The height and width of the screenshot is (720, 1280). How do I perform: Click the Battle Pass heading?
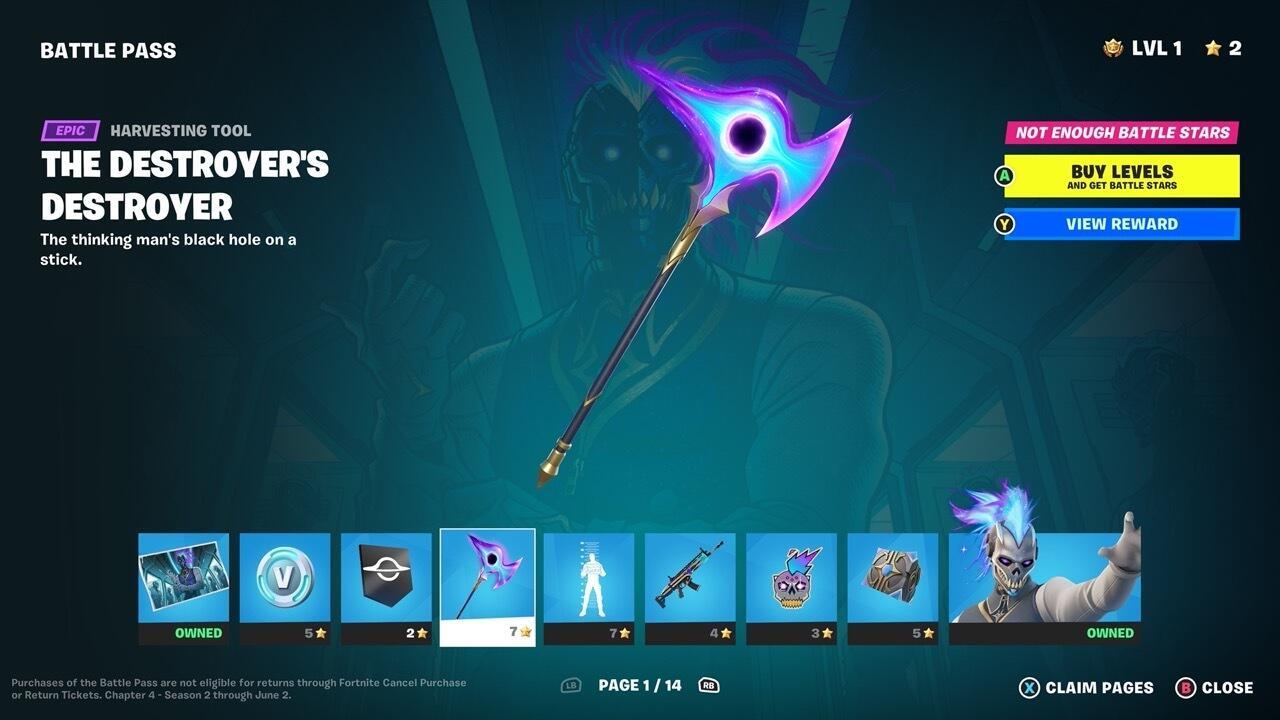pyautogui.click(x=108, y=49)
